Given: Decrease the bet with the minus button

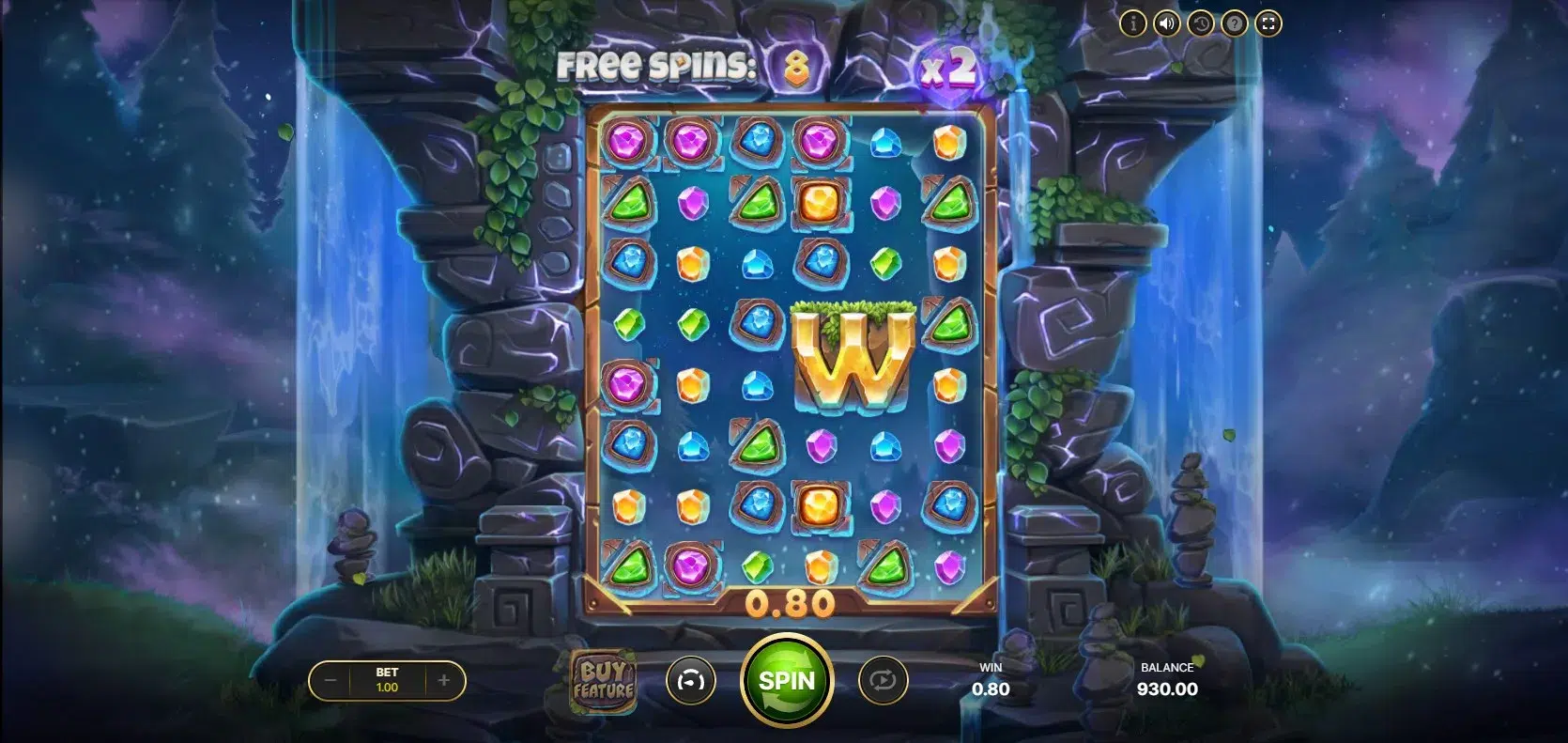Looking at the screenshot, I should point(331,680).
